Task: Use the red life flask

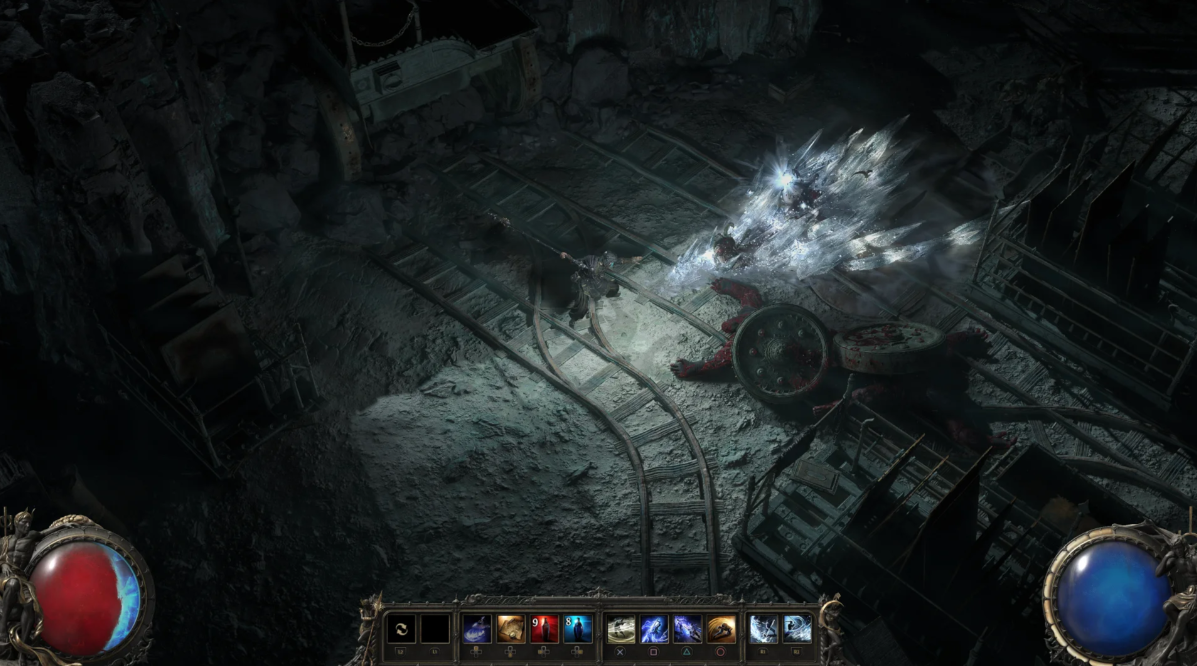Action: (x=544, y=628)
